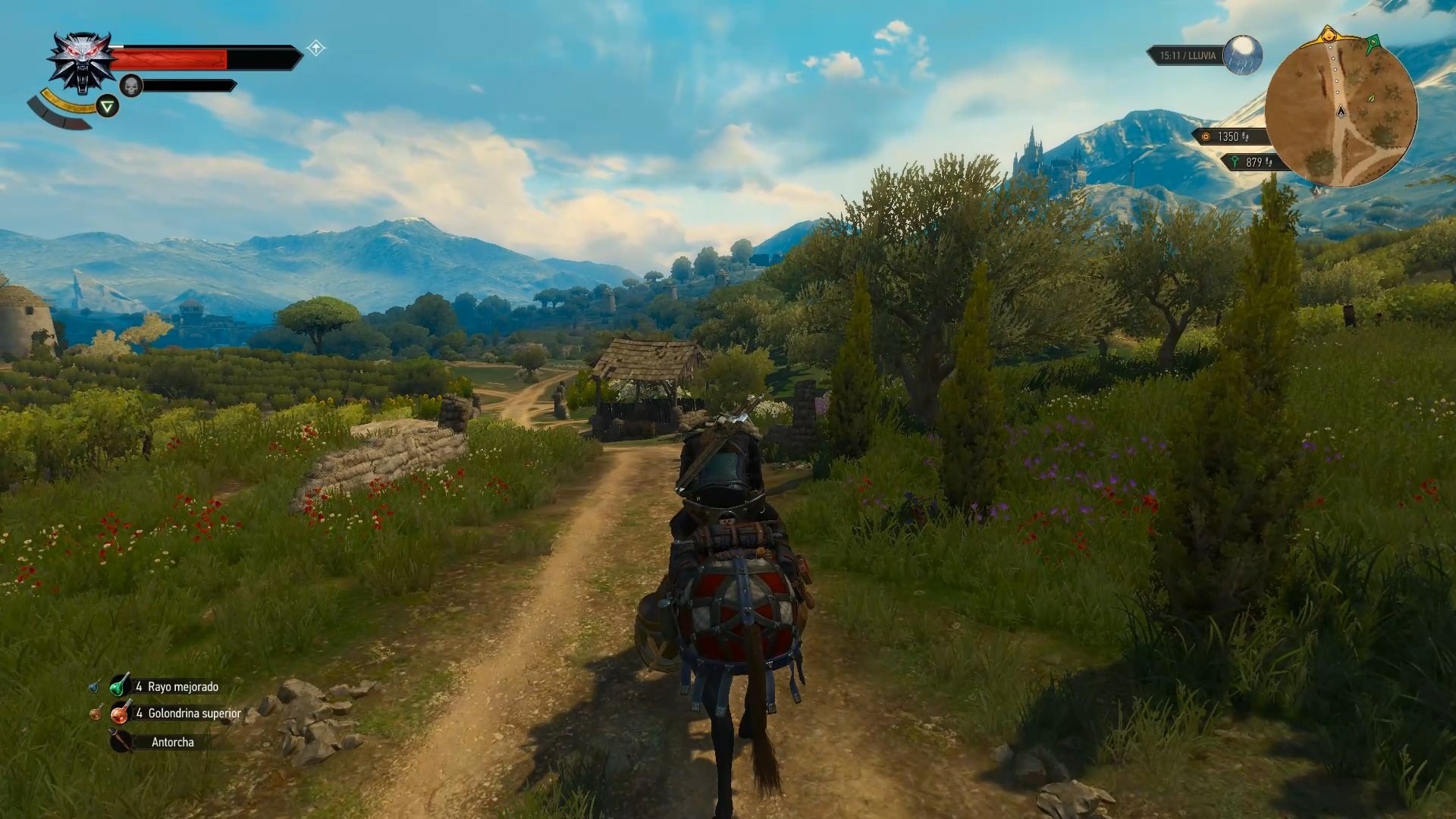Click the yellow quest marker on the minimap

[x=1329, y=35]
